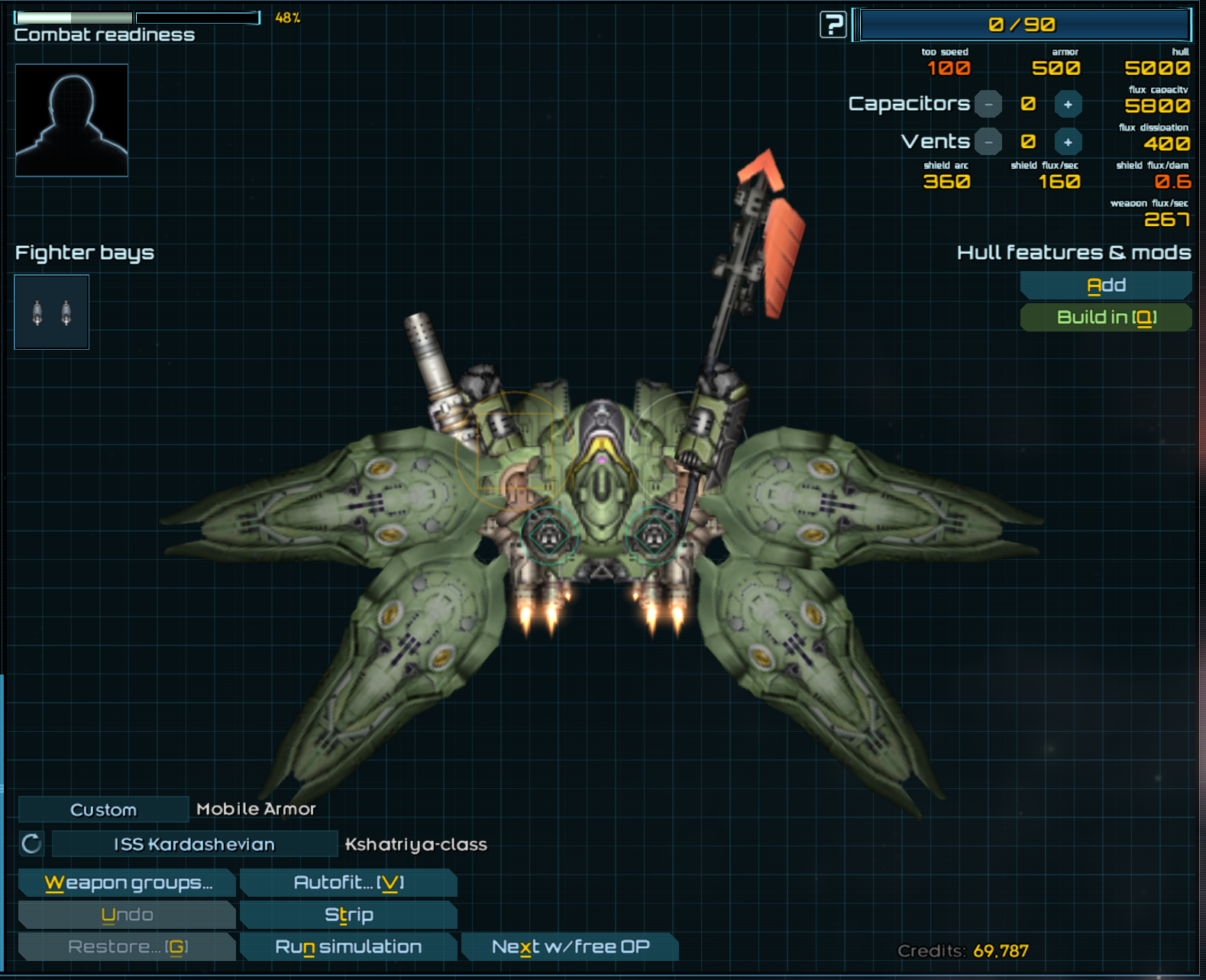This screenshot has width=1206, height=980.
Task: Open the Custom variant selector
Action: tap(103, 810)
